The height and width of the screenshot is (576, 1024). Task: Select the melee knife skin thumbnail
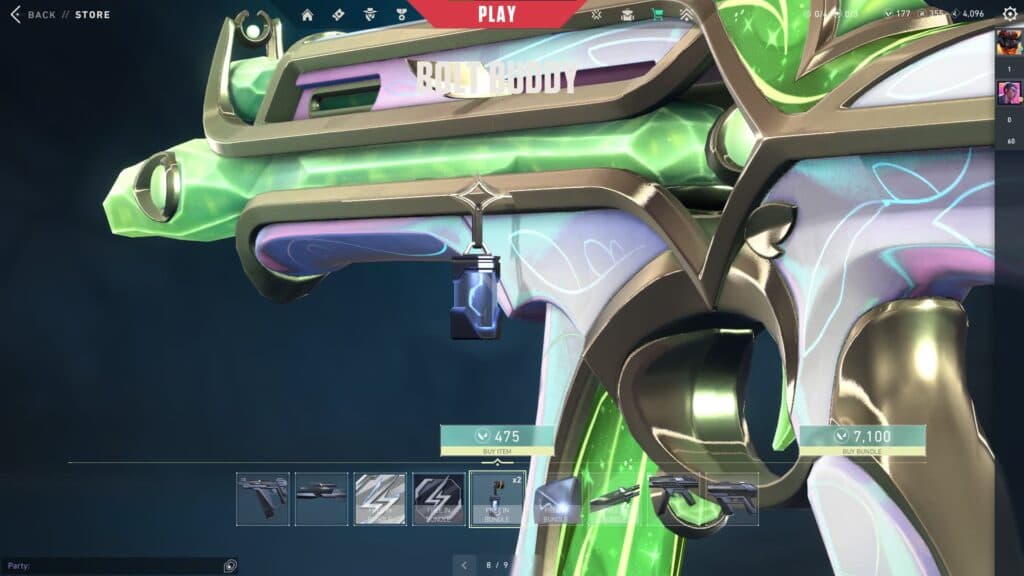coord(614,499)
